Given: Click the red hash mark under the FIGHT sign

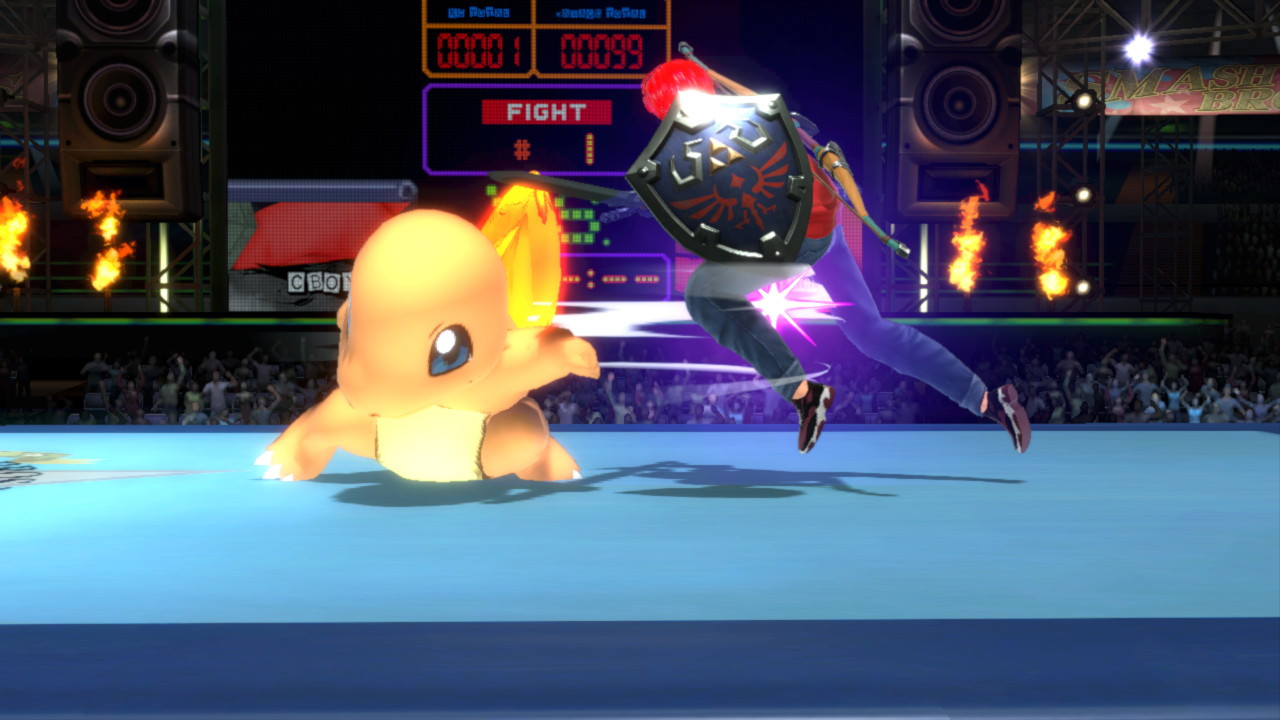Looking at the screenshot, I should point(519,150).
